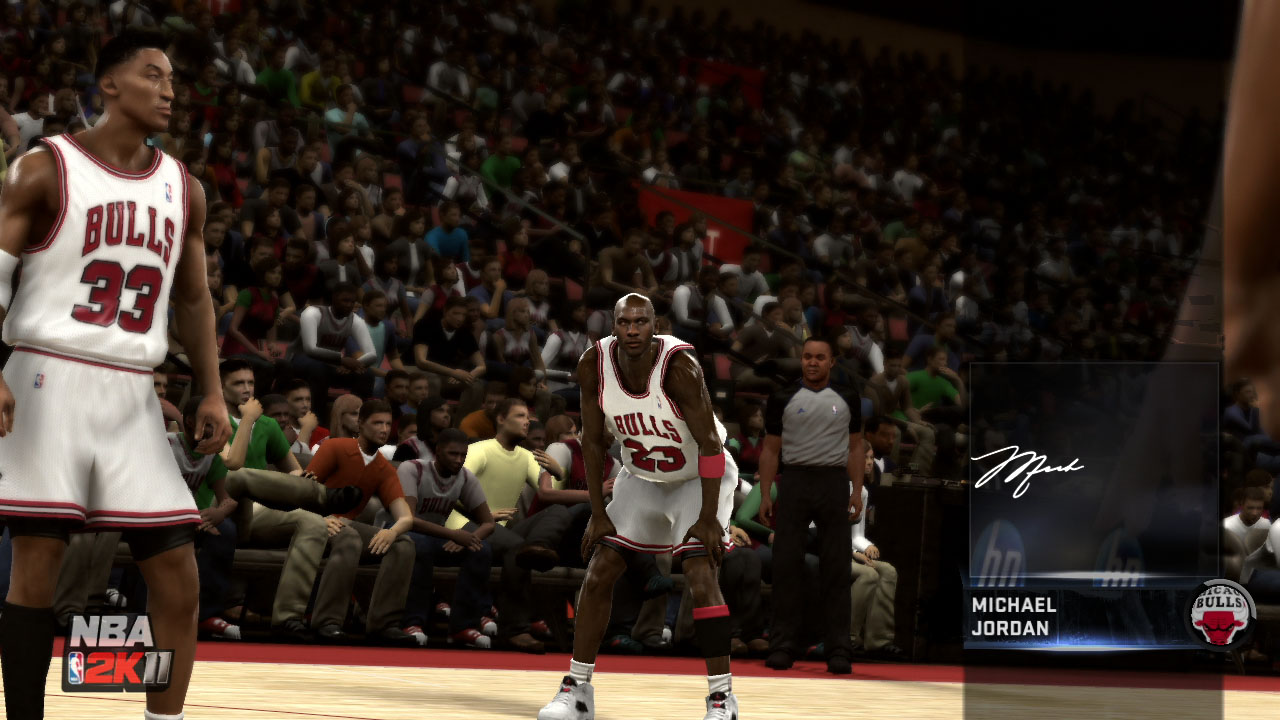The image size is (1280, 720).
Task: Open the Jordan signature panel
Action: 1093,470
